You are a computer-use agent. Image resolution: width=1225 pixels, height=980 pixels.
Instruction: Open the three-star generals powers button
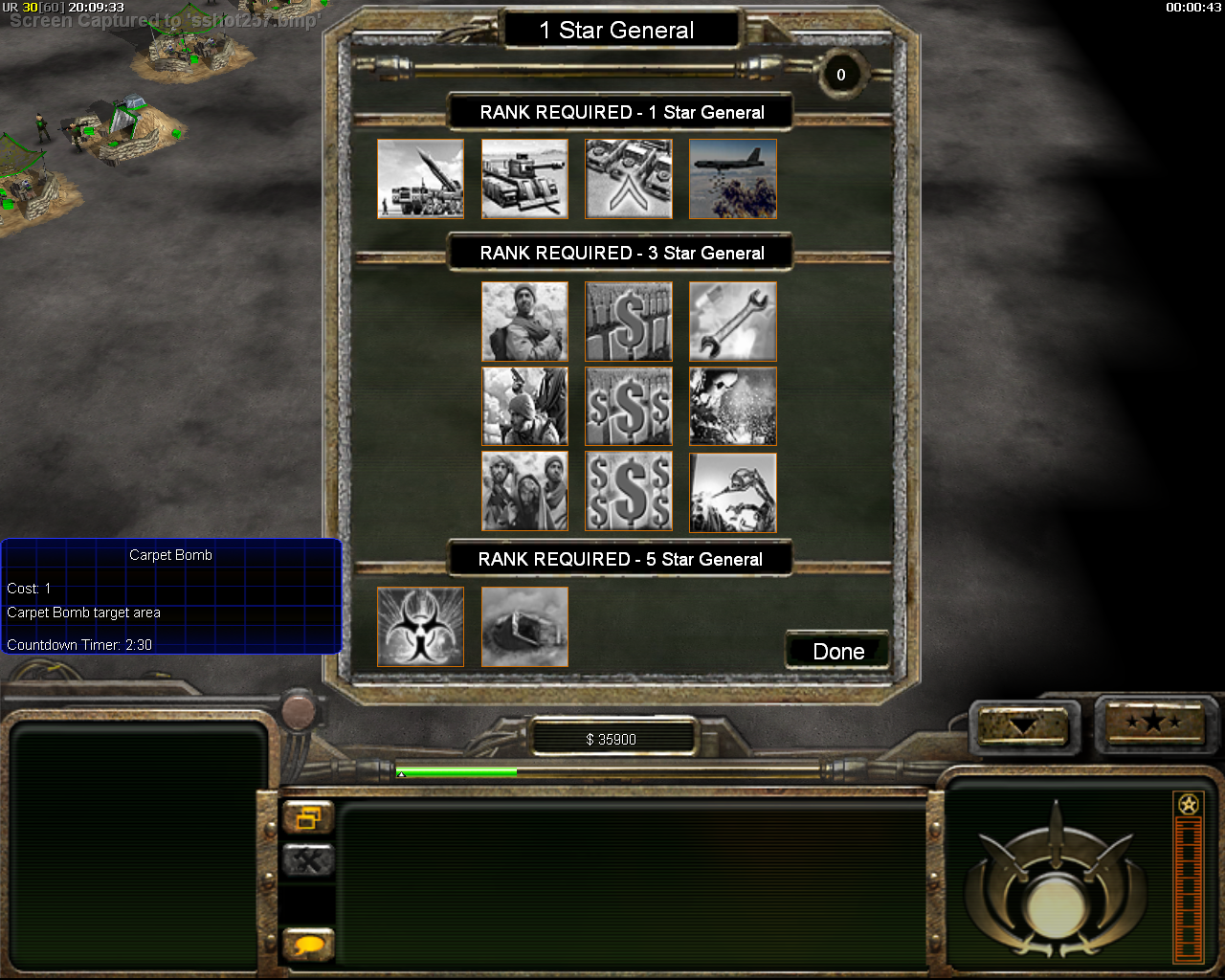[x=1155, y=723]
